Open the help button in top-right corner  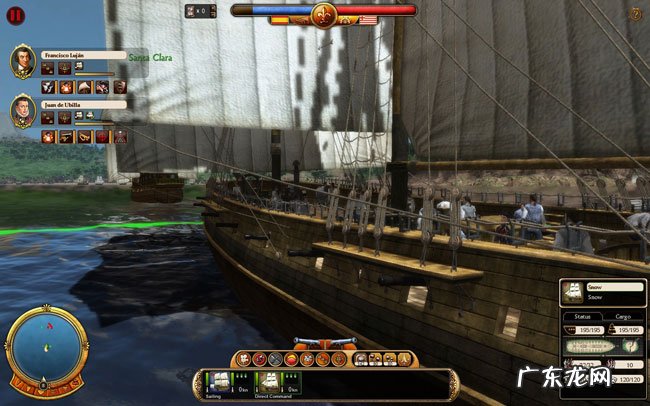[x=635, y=14]
